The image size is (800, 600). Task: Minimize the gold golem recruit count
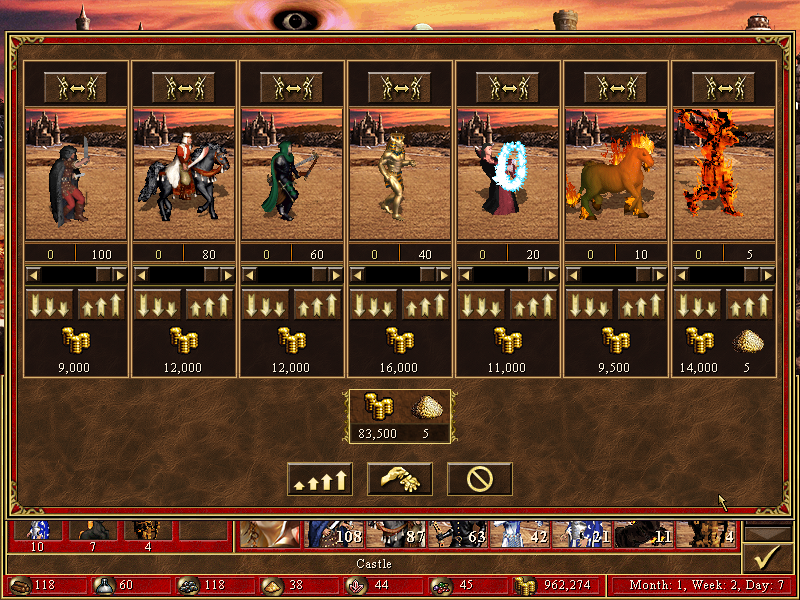point(373,304)
